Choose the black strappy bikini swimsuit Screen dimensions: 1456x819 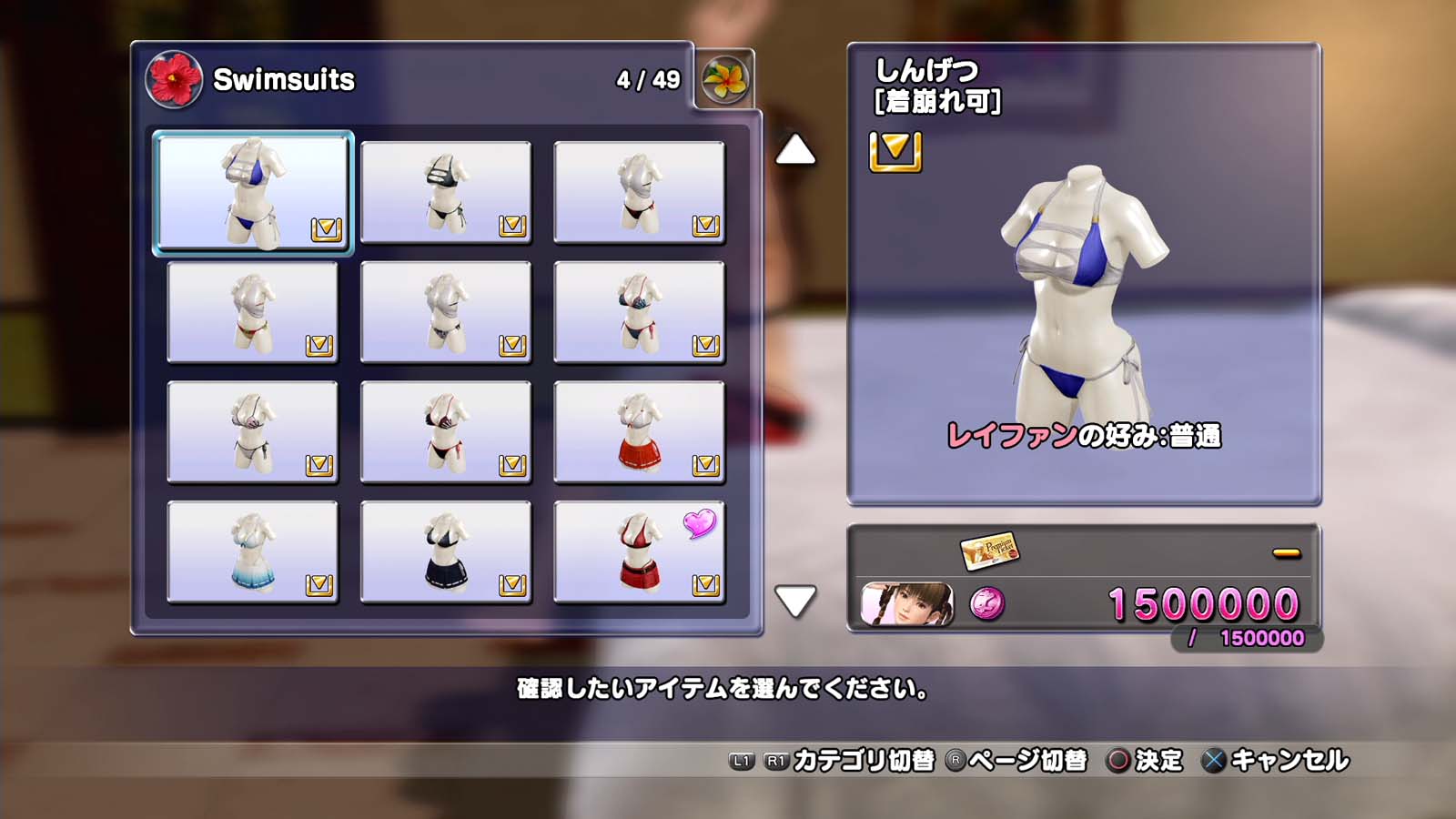446,192
